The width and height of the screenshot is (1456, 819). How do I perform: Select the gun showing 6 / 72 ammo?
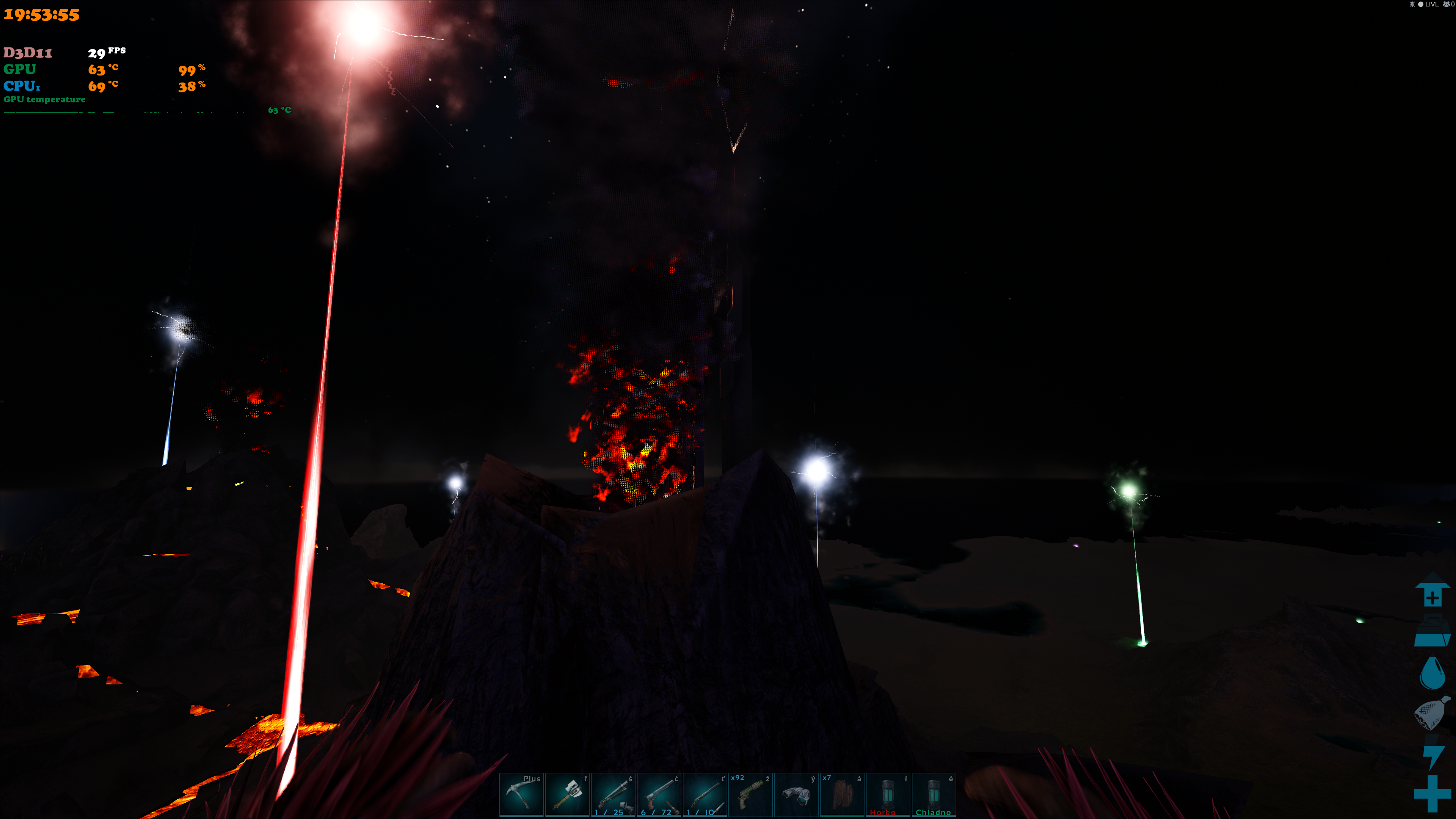click(x=659, y=794)
